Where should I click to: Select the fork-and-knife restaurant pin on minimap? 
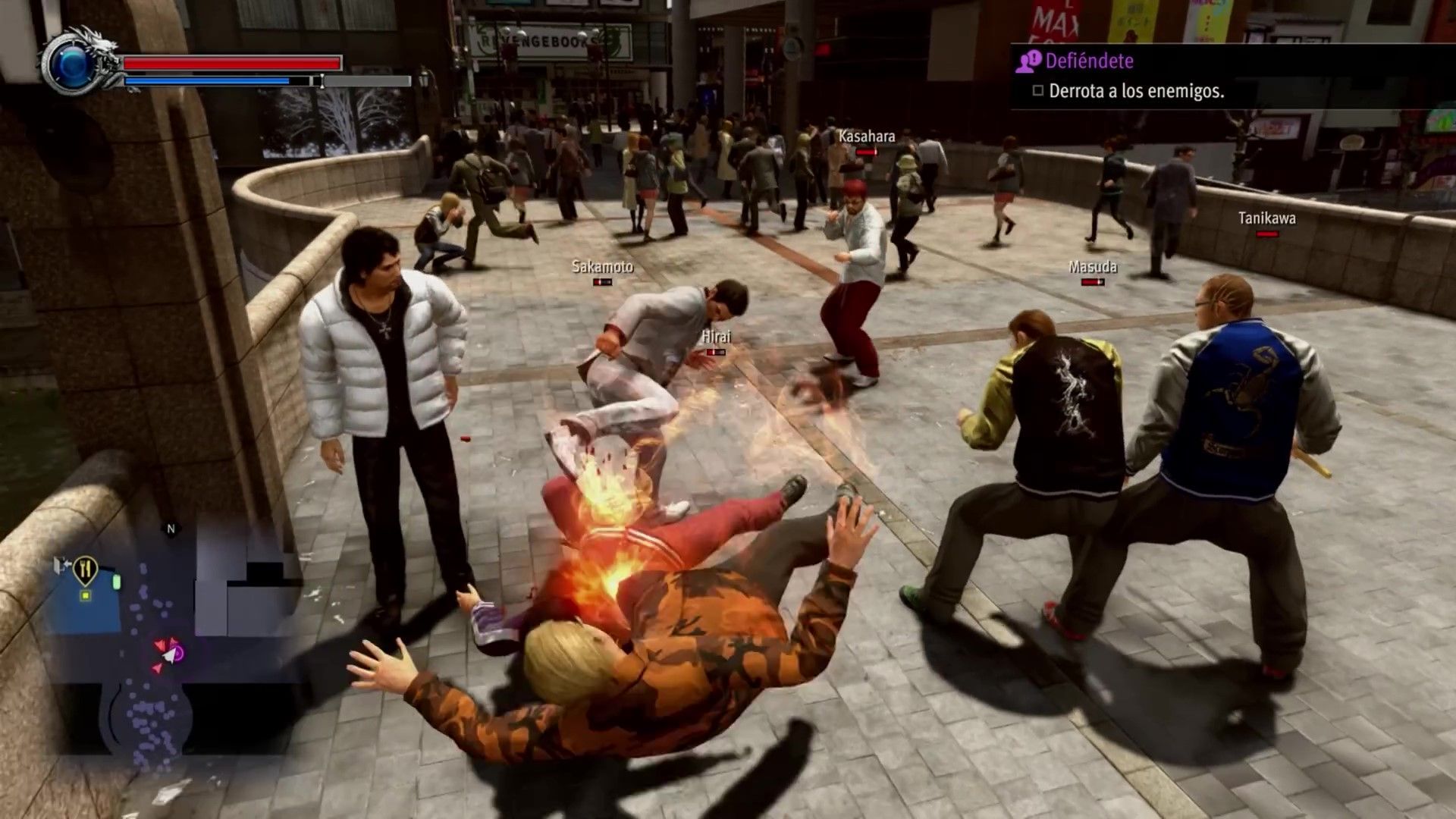(x=85, y=569)
